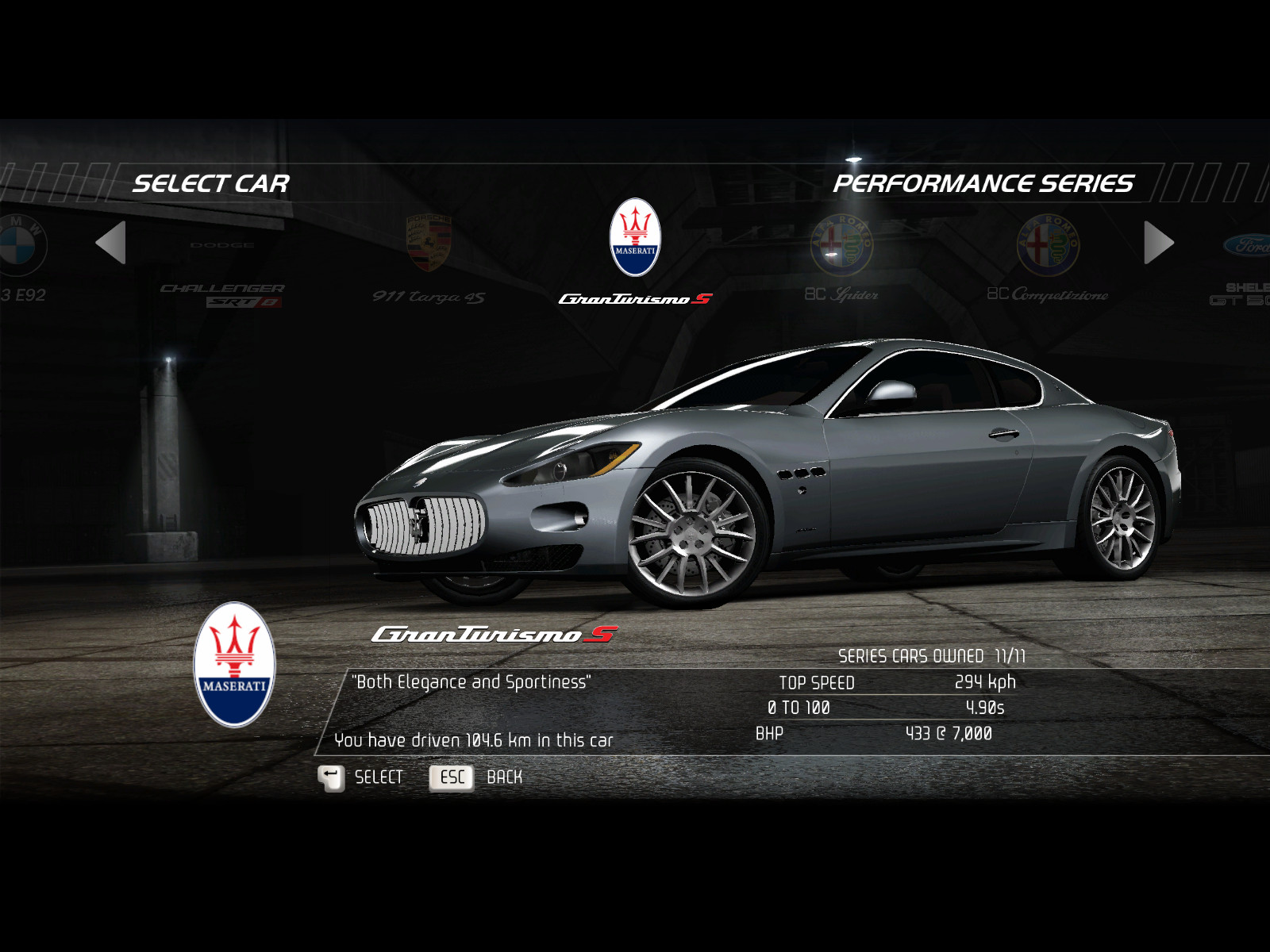Pick the Alfa Romeo 8C Competizione
Viewport: 1270px width, 952px height.
pos(1048,258)
